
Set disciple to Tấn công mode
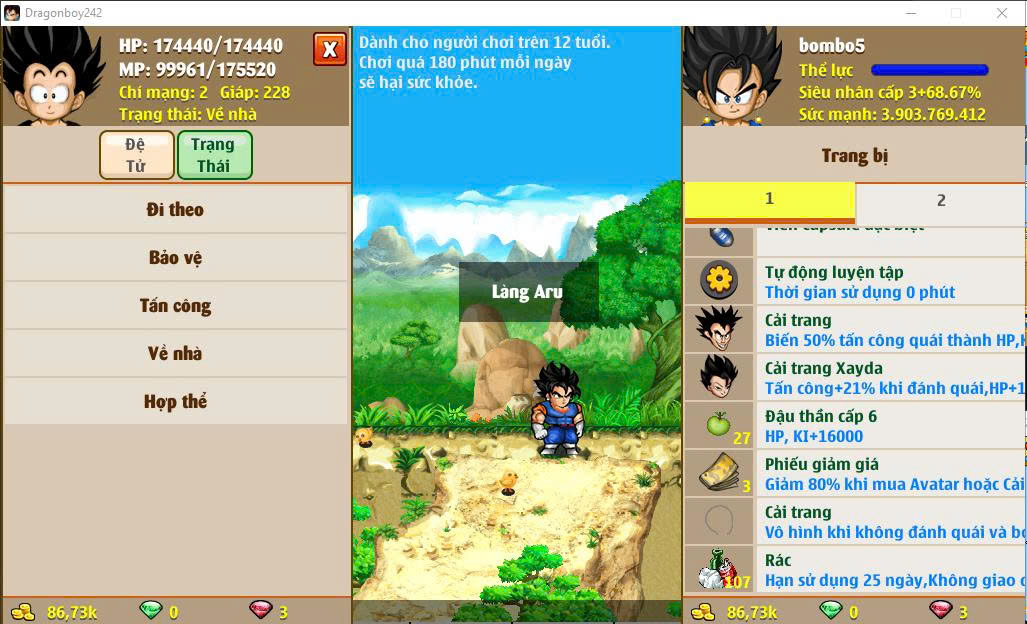176,305
